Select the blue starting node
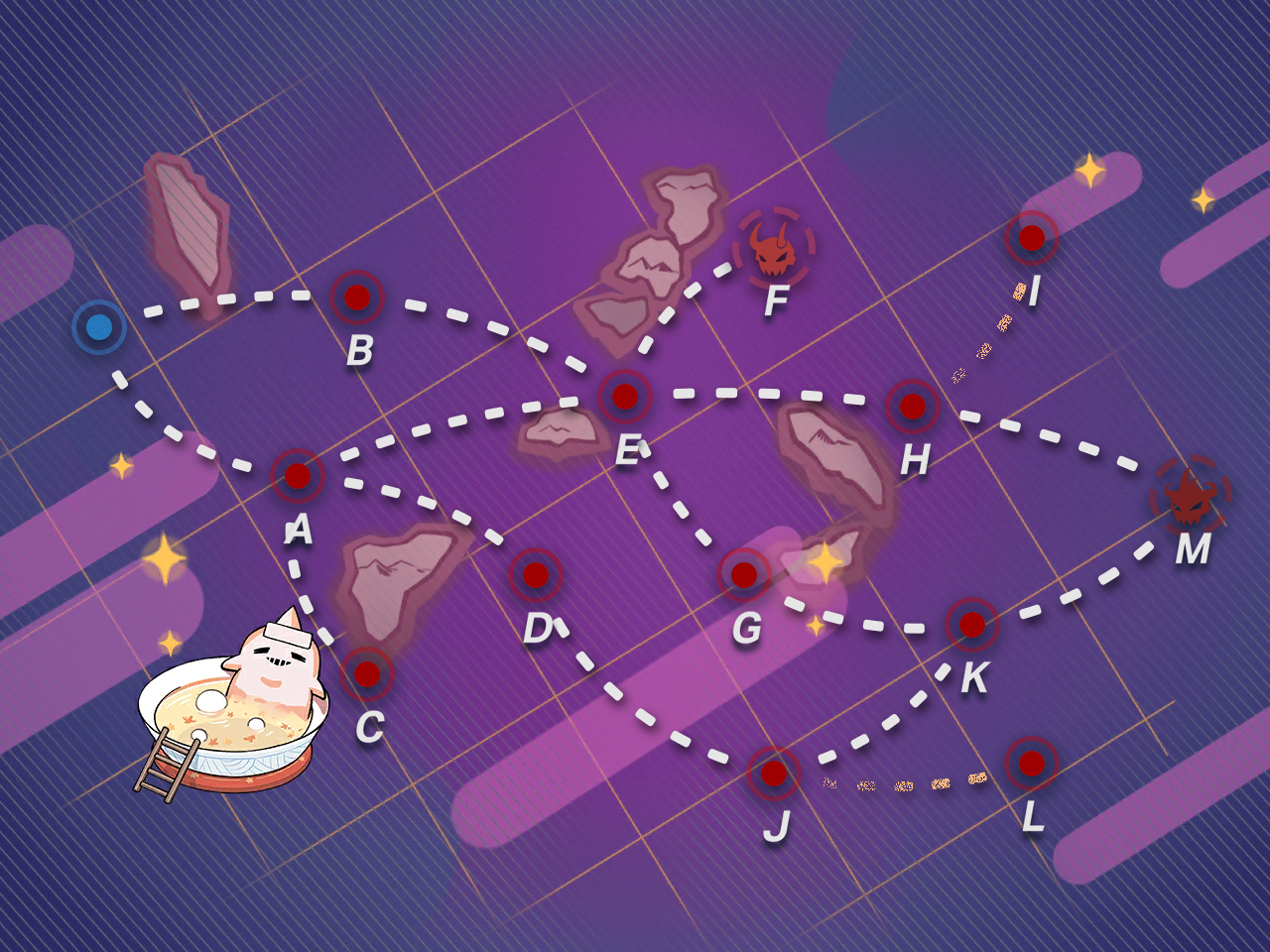Viewport: 1270px width, 952px height. pos(99,327)
